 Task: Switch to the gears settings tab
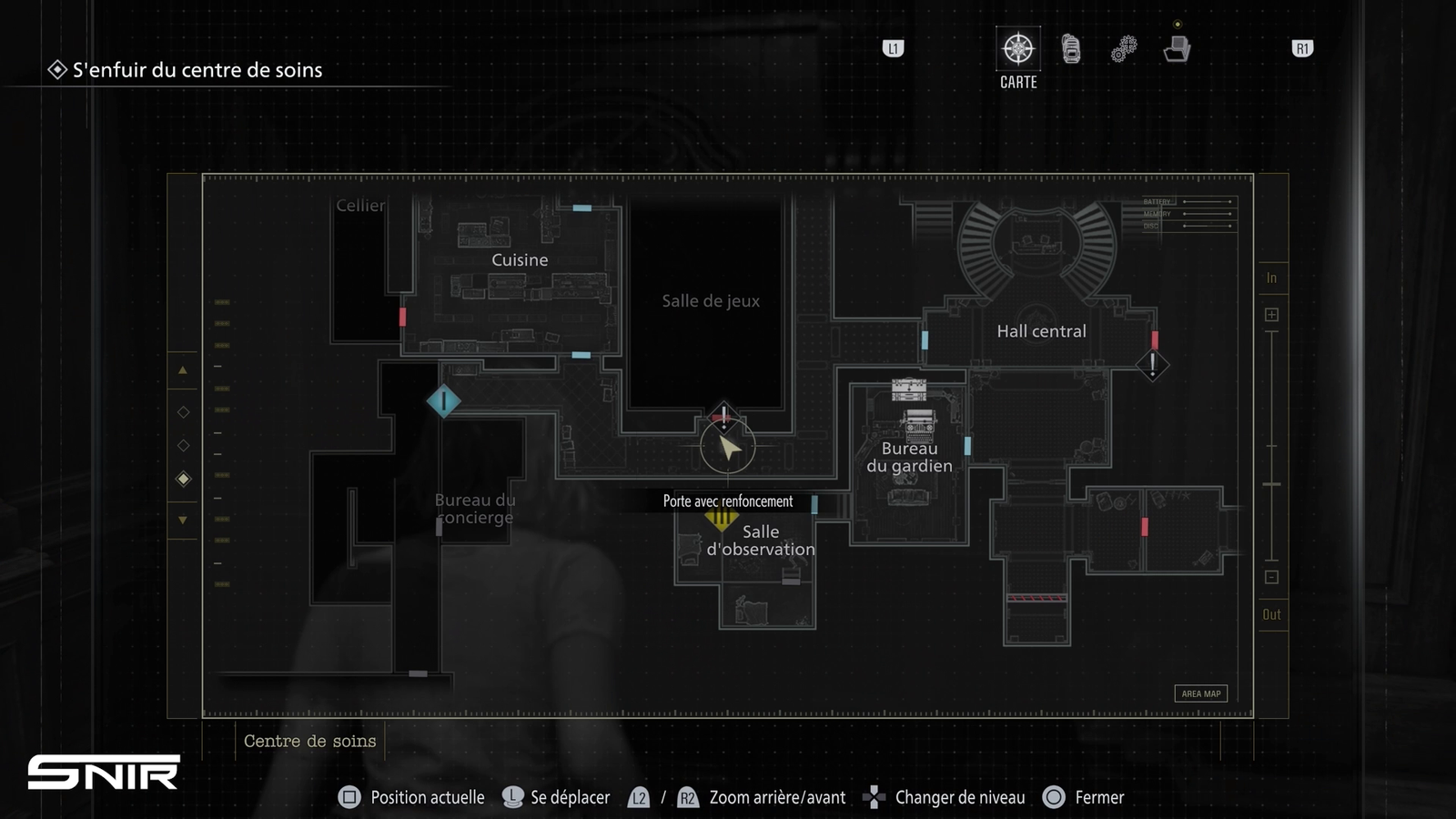1124,49
